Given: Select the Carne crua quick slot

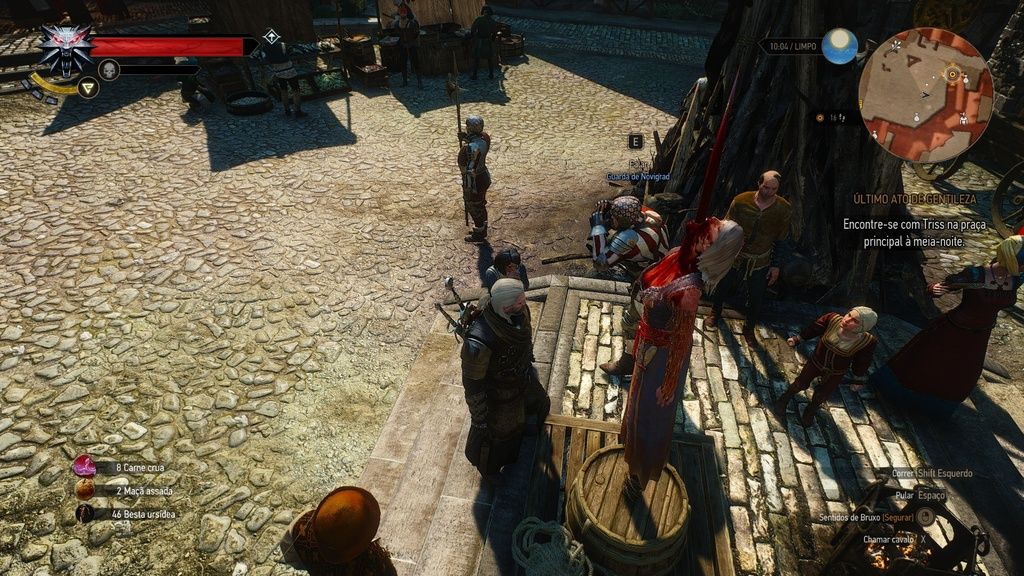Looking at the screenshot, I should [84, 466].
